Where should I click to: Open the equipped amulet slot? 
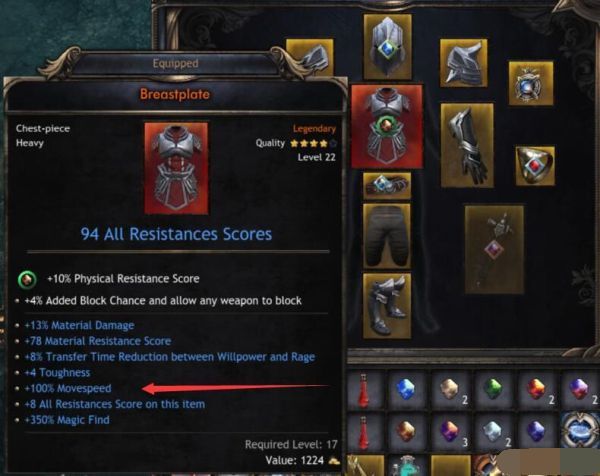pyautogui.click(x=530, y=83)
